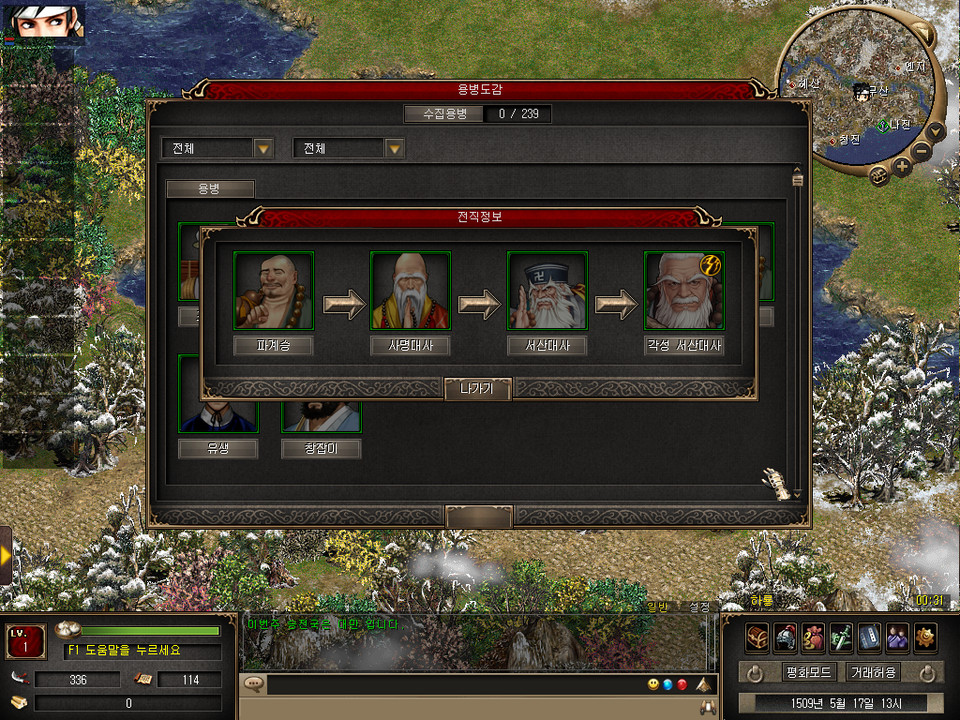Viewport: 960px width, 720px height.
Task: Open the helmet equipment icon
Action: click(785, 636)
